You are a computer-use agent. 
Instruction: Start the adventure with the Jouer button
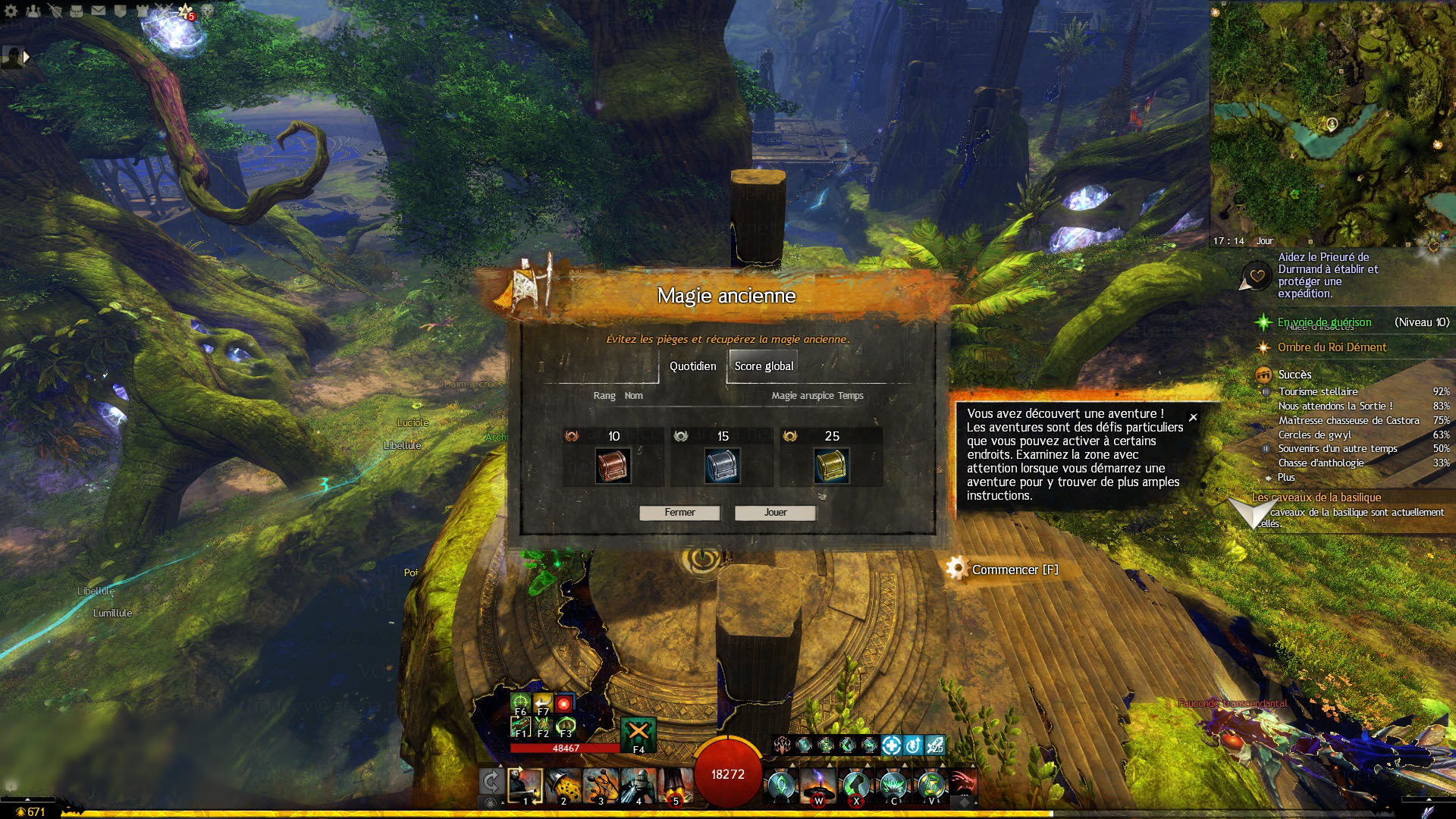tap(775, 513)
